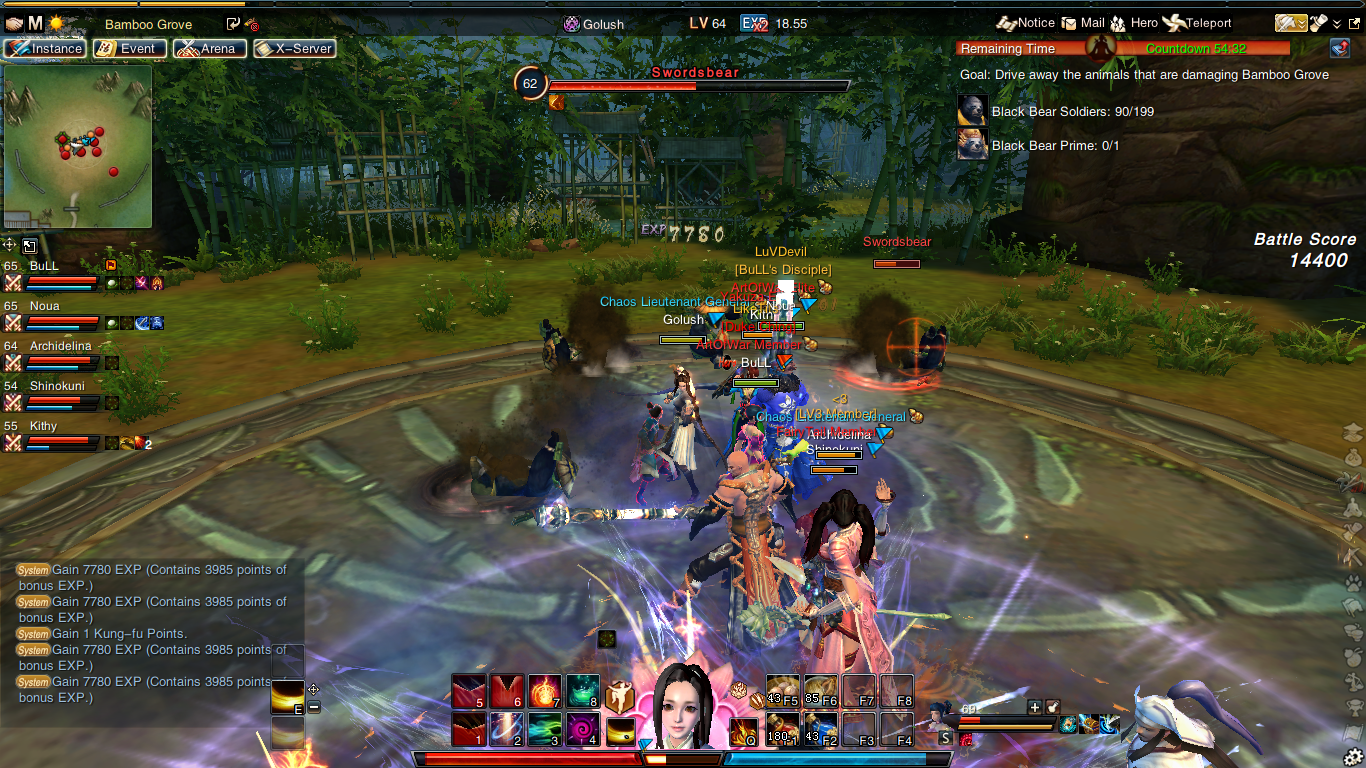Open the world map with the M button
Screen dimensions: 1366x768
click(x=35, y=23)
